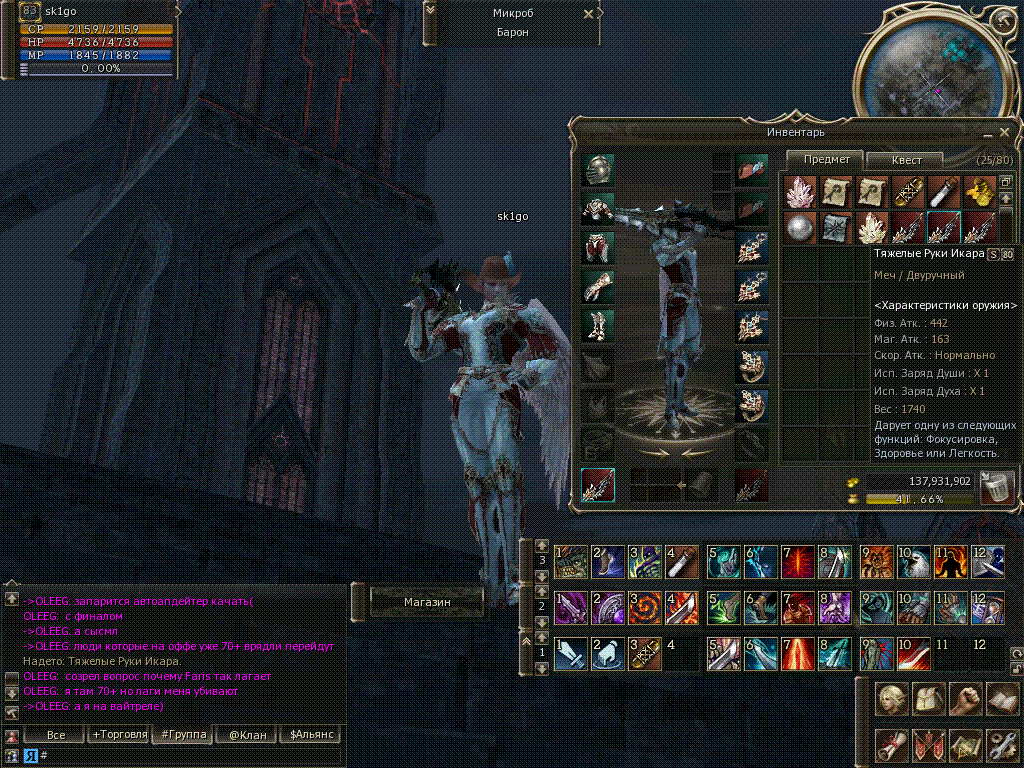Open the map icon in the menu
This screenshot has width=1024, height=768.
click(965, 745)
